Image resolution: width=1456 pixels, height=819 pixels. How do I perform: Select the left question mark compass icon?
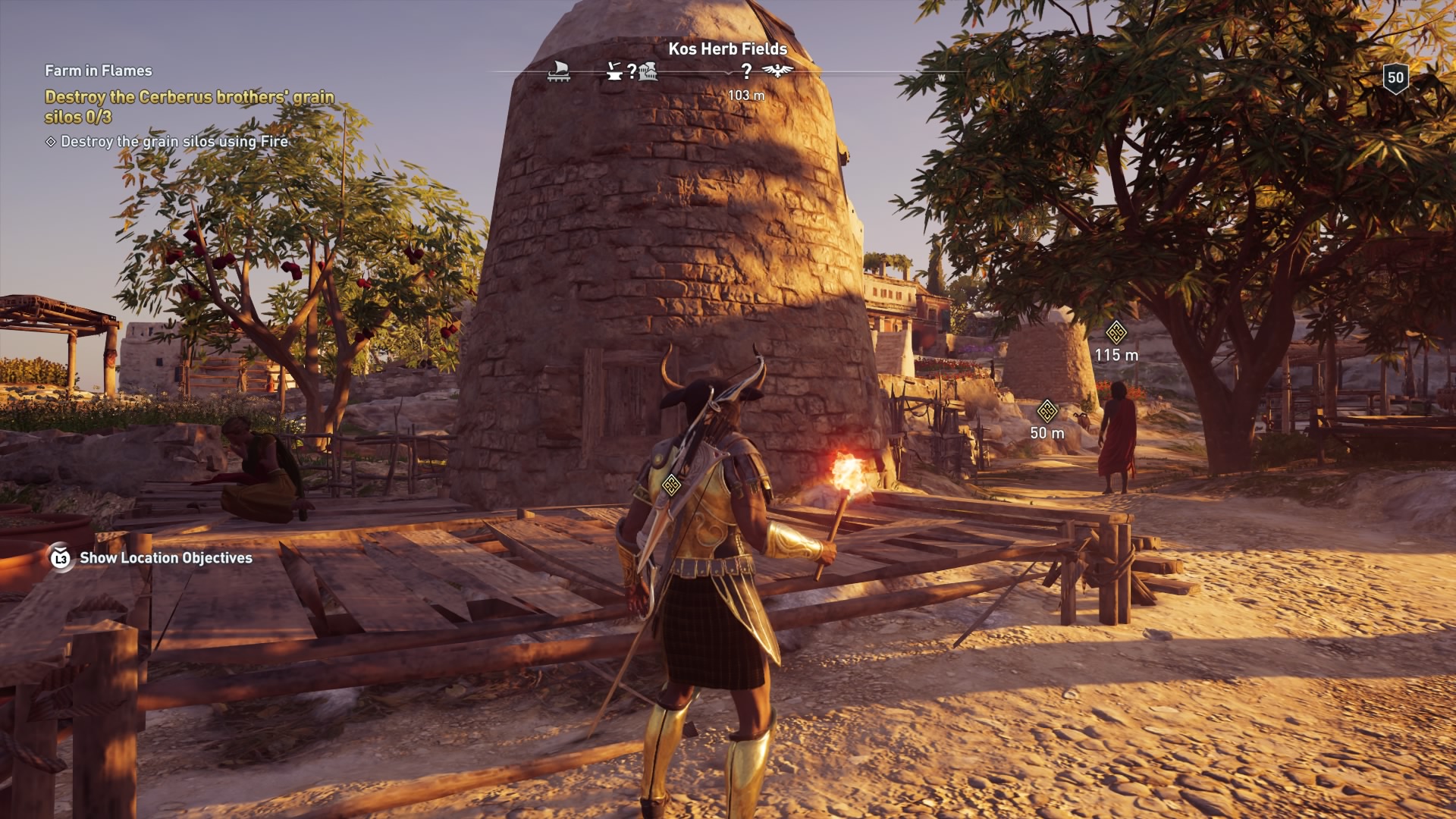tap(631, 72)
